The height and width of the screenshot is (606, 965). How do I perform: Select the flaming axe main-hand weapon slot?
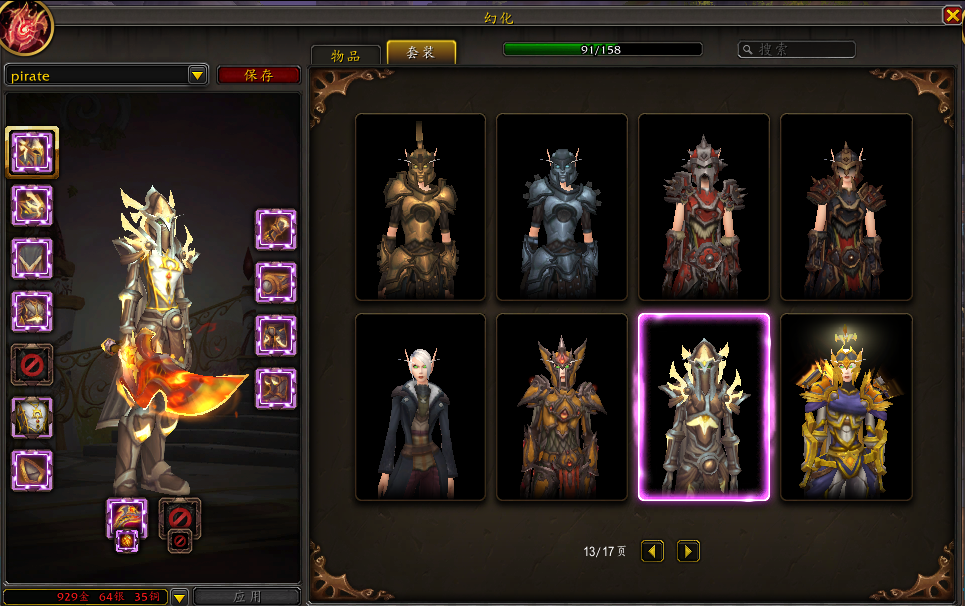point(127,518)
